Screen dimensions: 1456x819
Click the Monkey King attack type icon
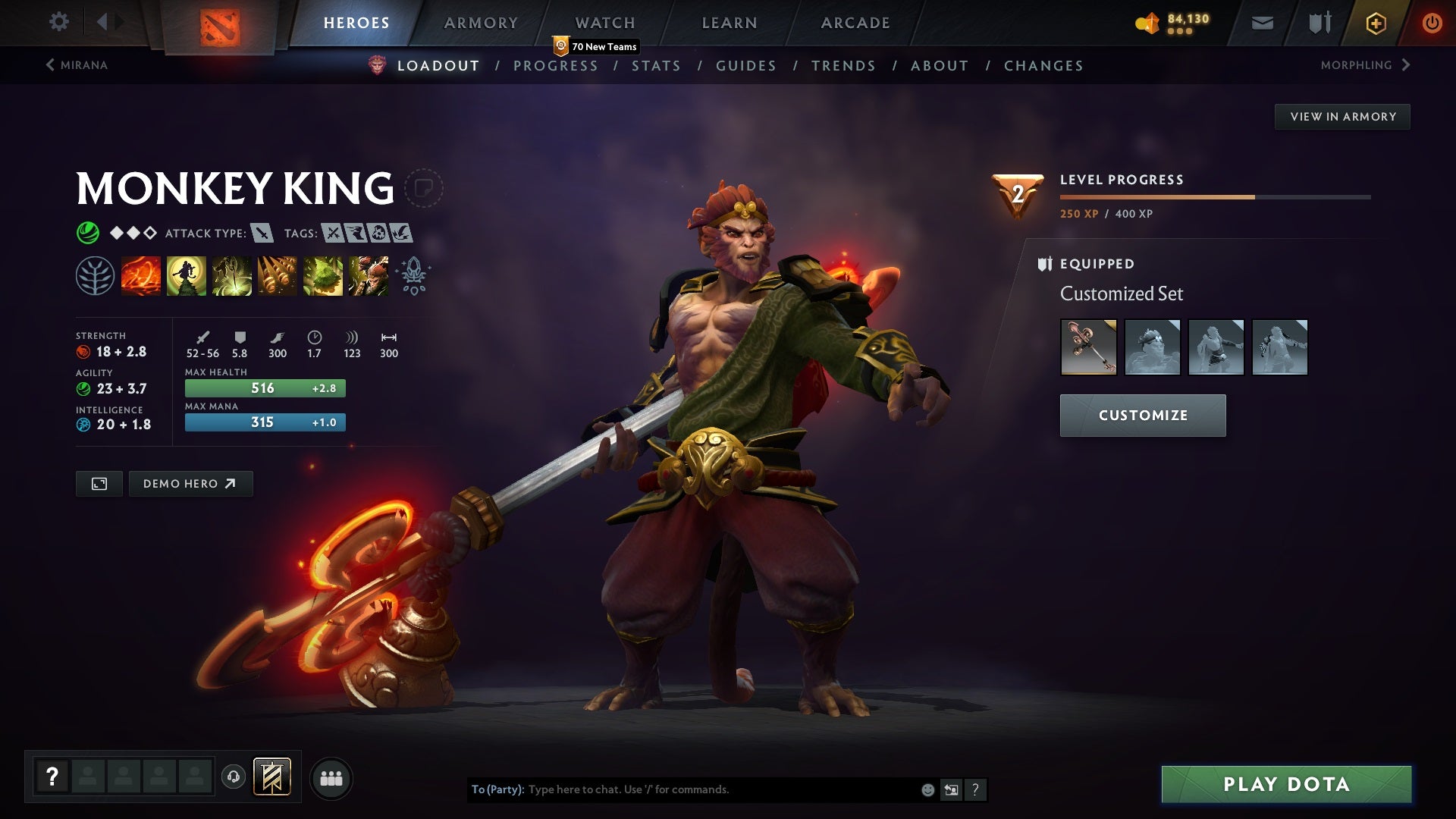(x=262, y=234)
